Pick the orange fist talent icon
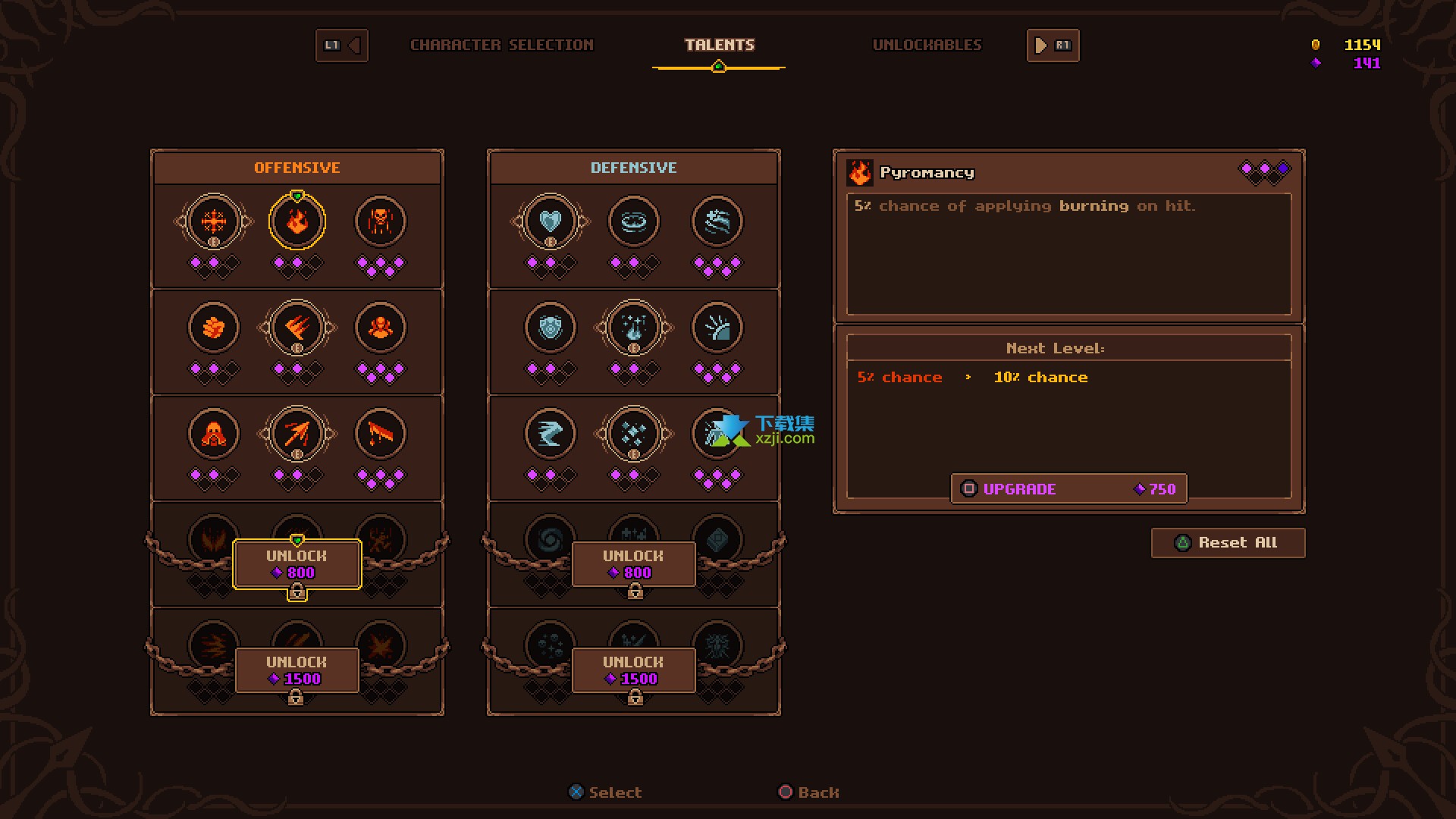 coord(214,328)
